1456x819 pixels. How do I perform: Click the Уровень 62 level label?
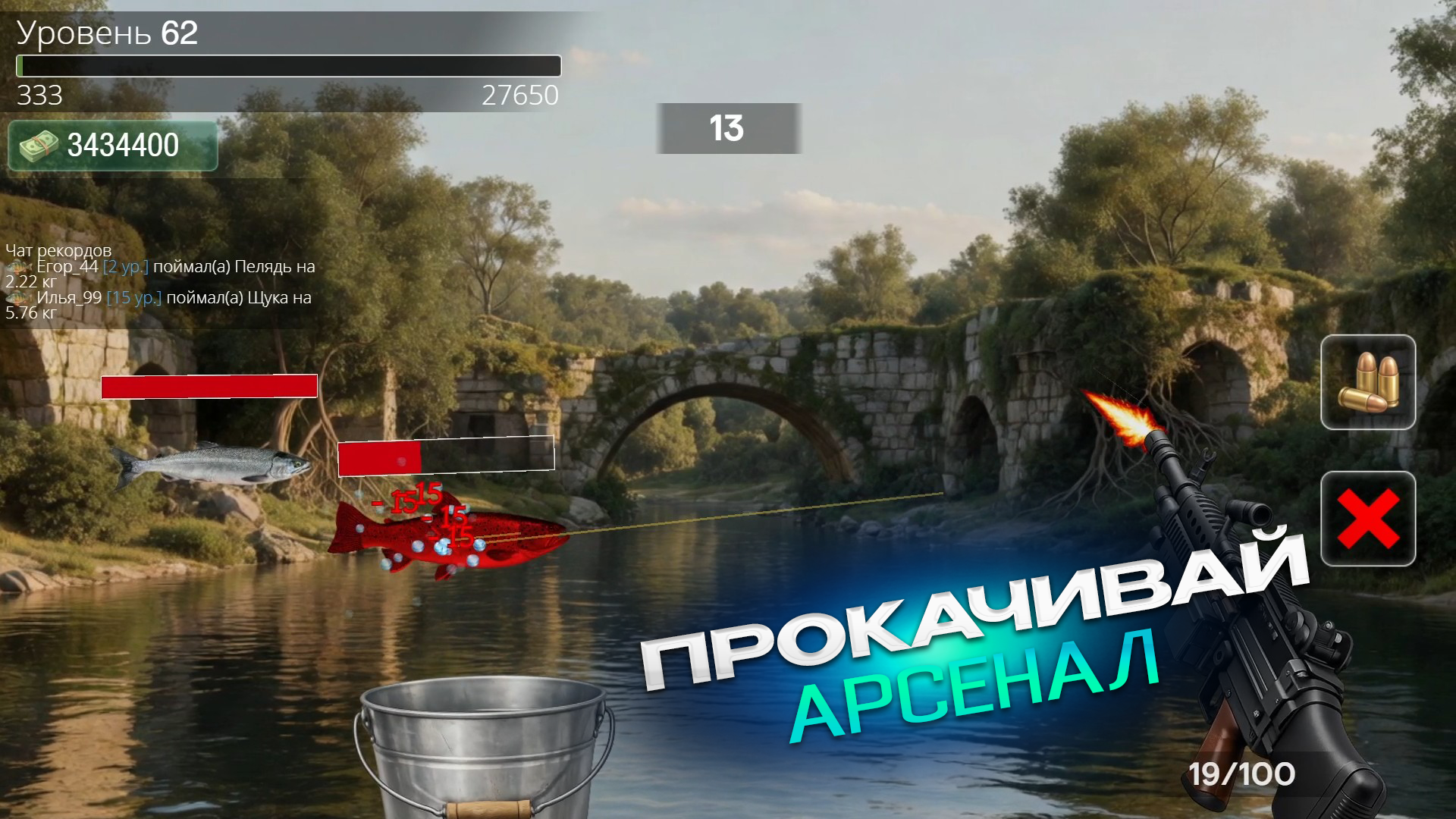106,32
